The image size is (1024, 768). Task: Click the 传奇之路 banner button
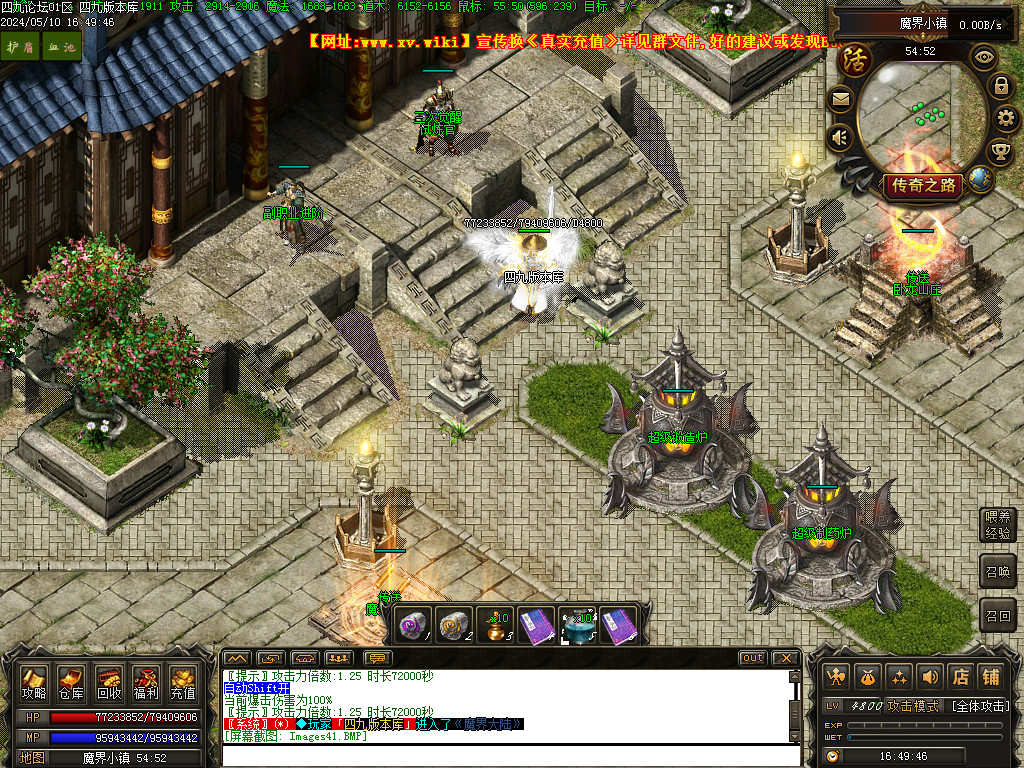922,185
